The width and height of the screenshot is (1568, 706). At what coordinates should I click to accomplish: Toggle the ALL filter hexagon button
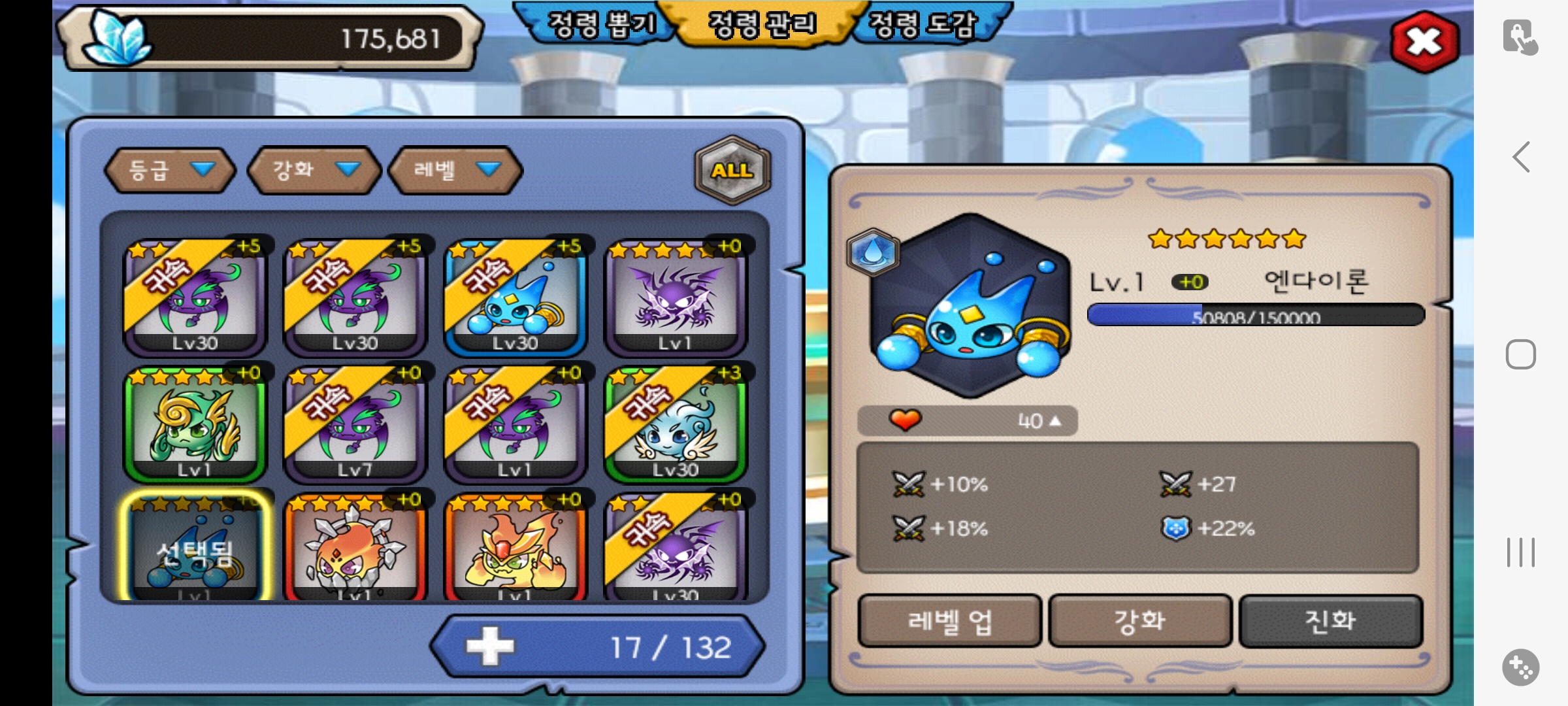(732, 170)
